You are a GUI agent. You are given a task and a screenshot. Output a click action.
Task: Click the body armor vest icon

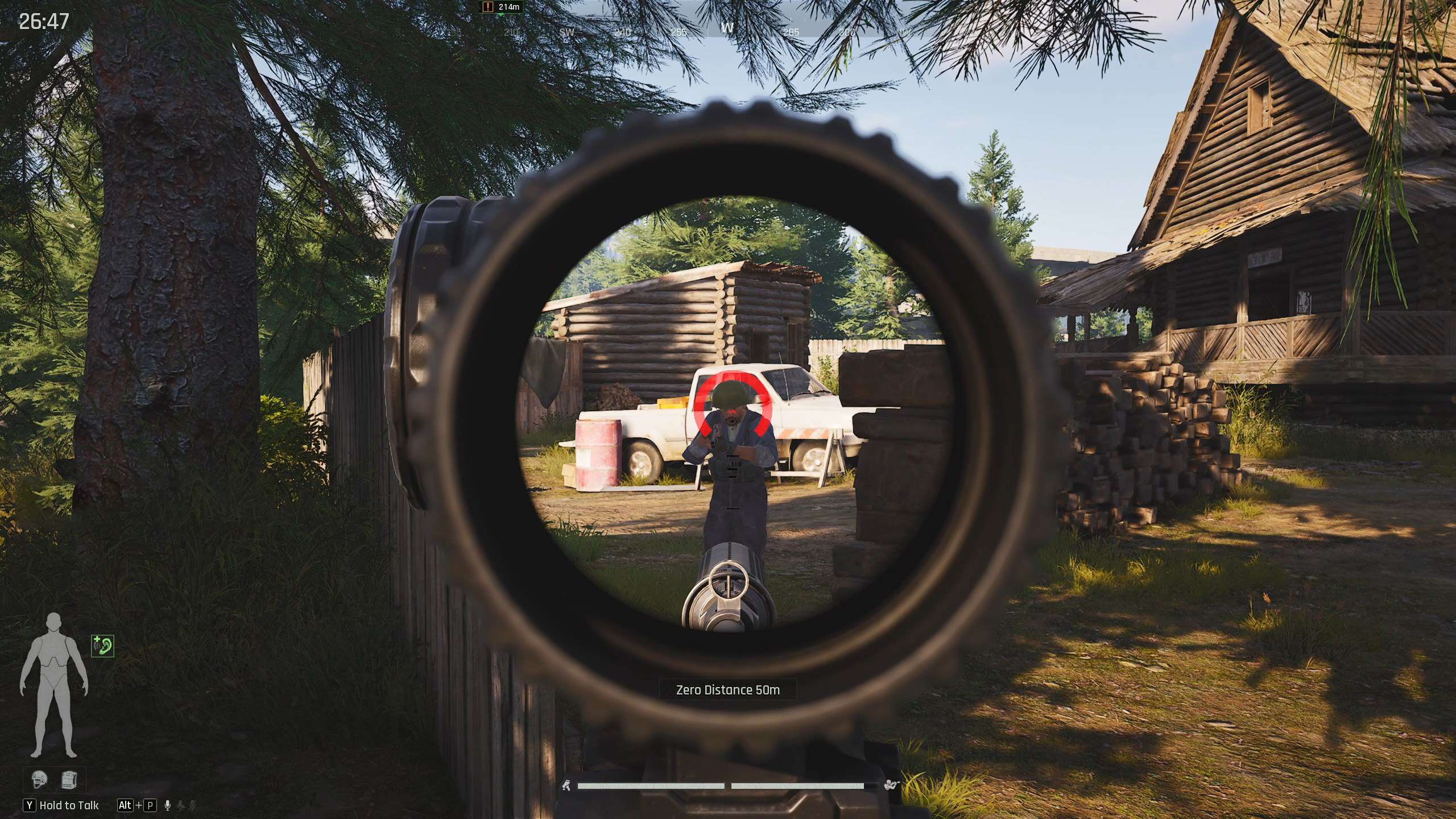tap(69, 779)
